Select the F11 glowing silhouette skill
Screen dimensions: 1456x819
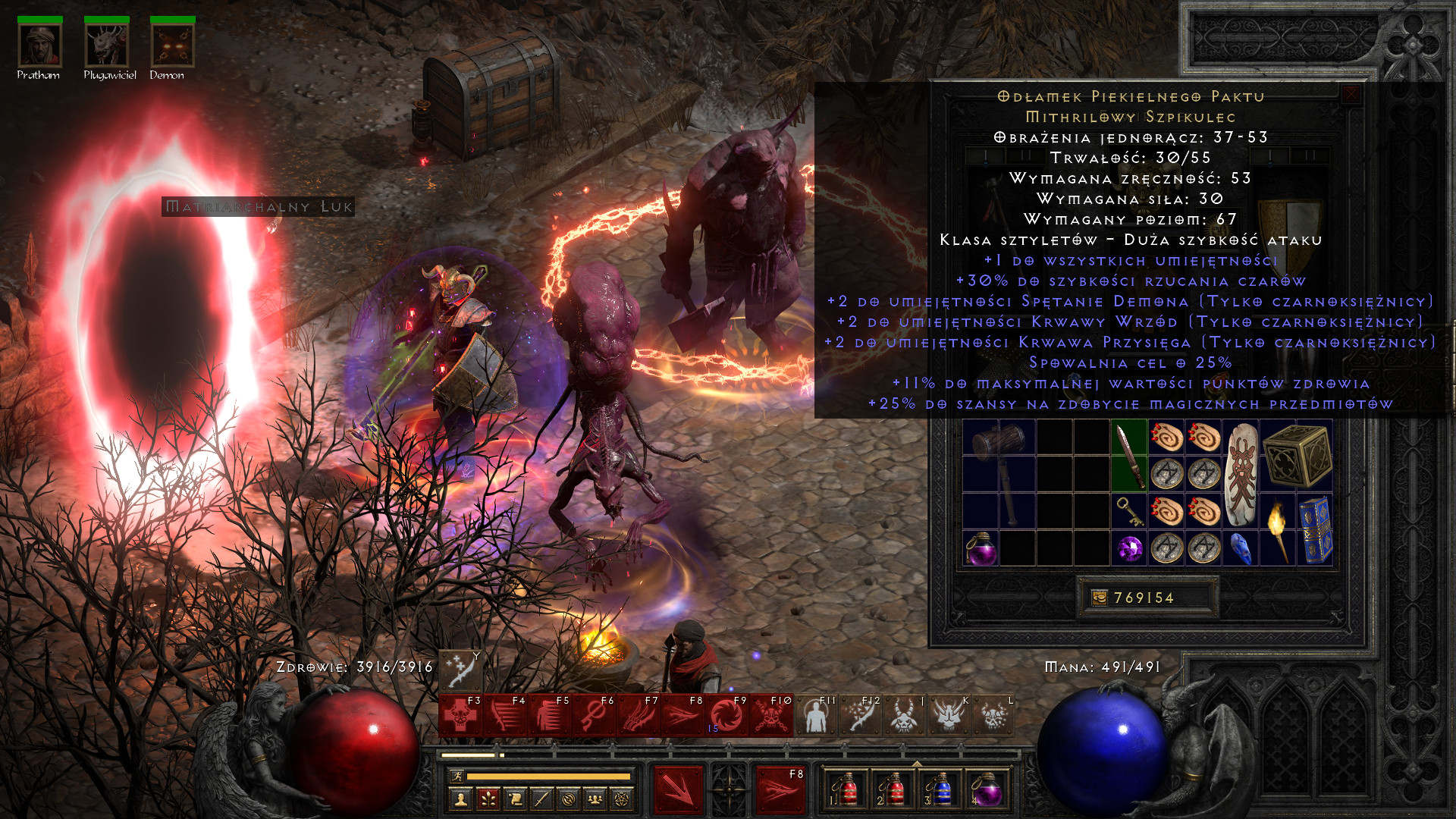[x=815, y=715]
